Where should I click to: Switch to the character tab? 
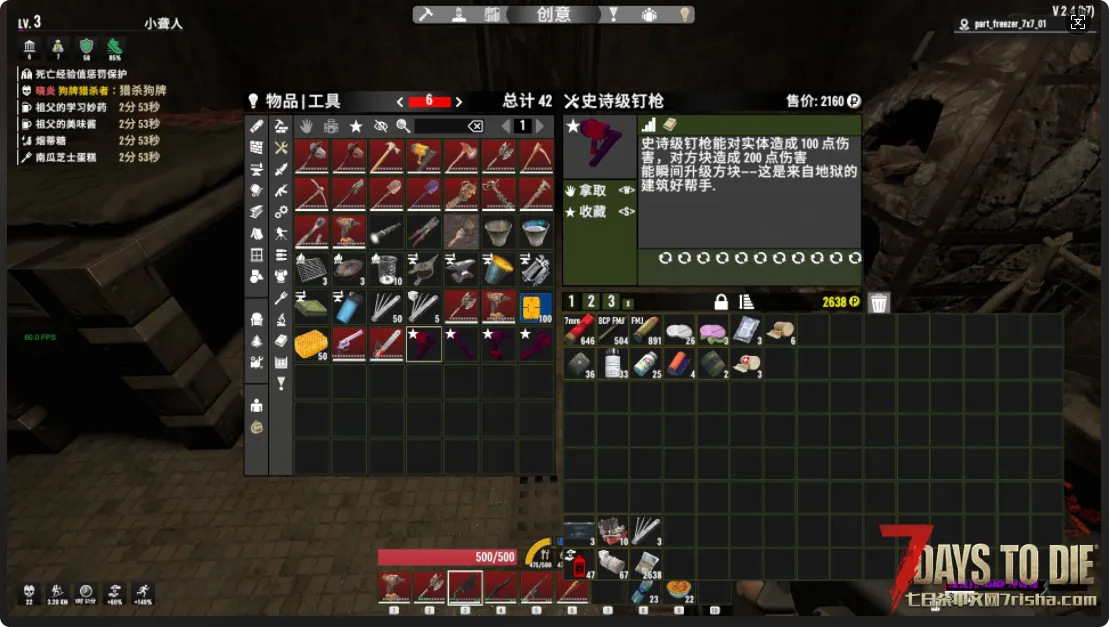(x=458, y=14)
